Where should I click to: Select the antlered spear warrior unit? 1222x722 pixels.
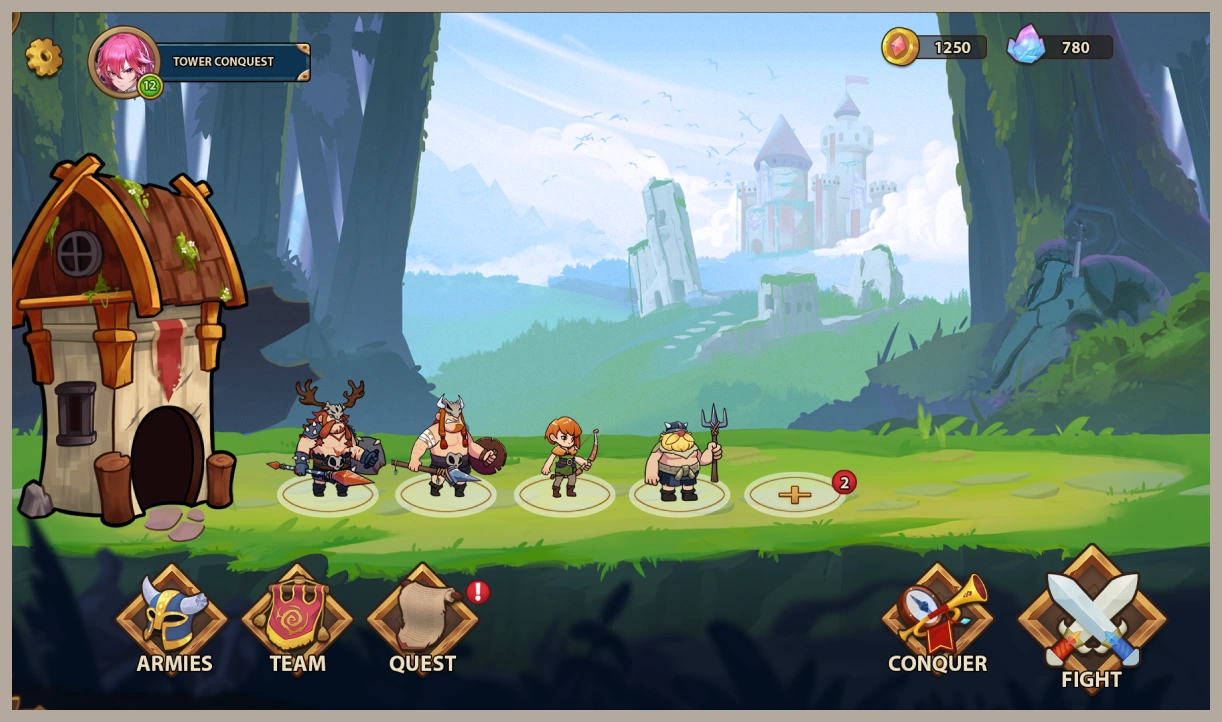pyautogui.click(x=328, y=444)
